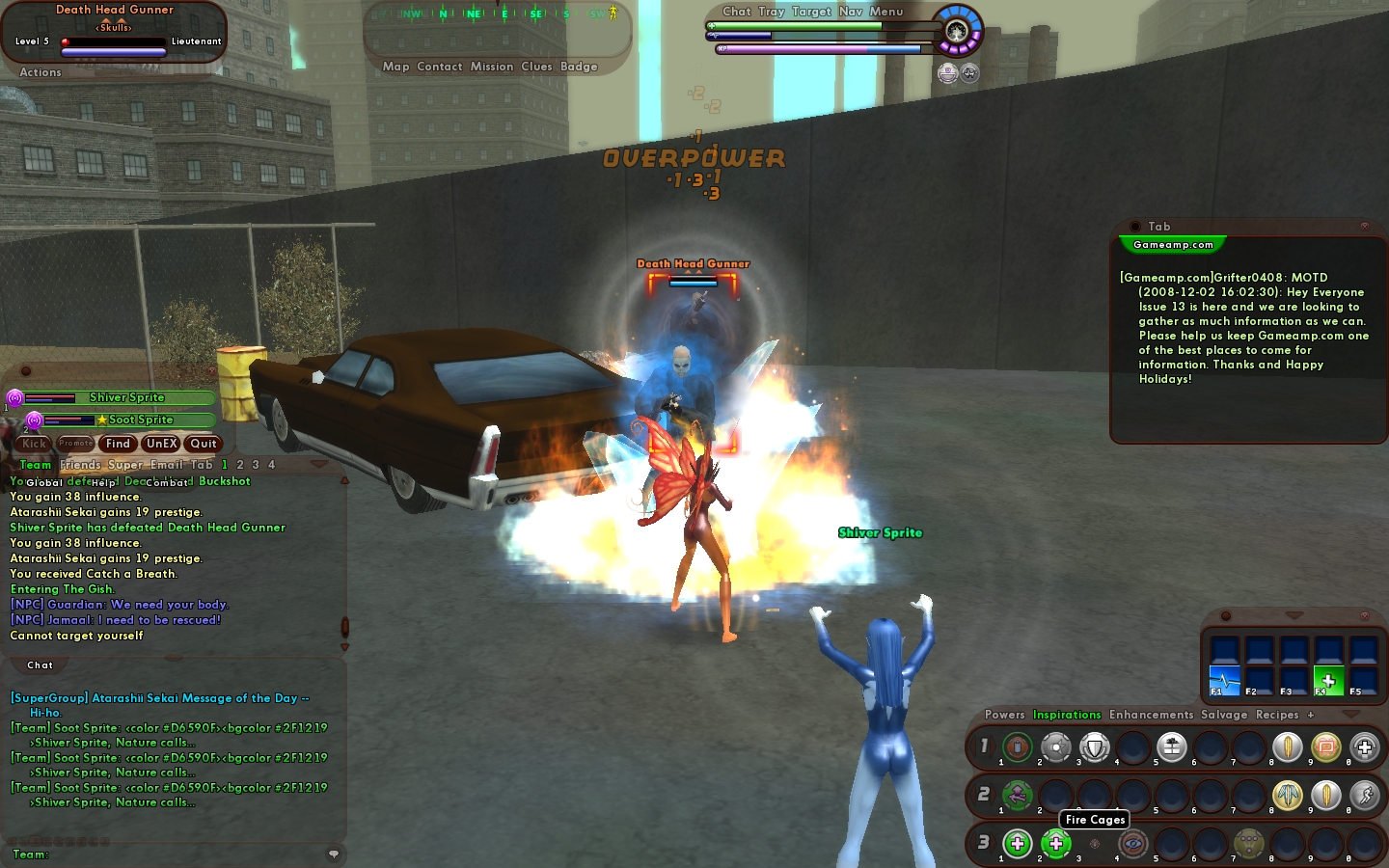The width and height of the screenshot is (1389, 868).
Task: Open the Badge window
Action: pyautogui.click(x=579, y=67)
